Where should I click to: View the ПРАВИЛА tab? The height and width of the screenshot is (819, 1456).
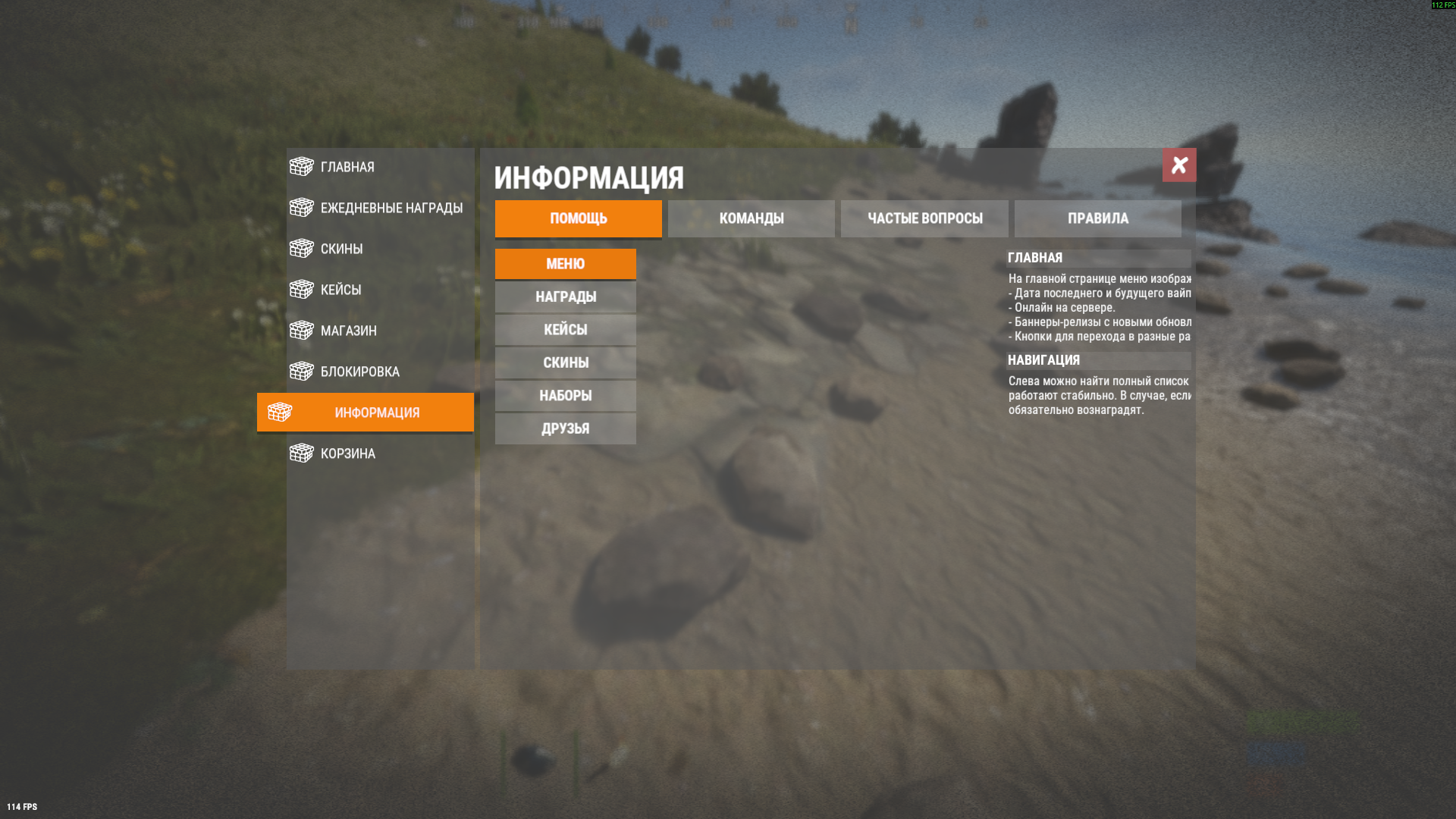click(x=1097, y=218)
